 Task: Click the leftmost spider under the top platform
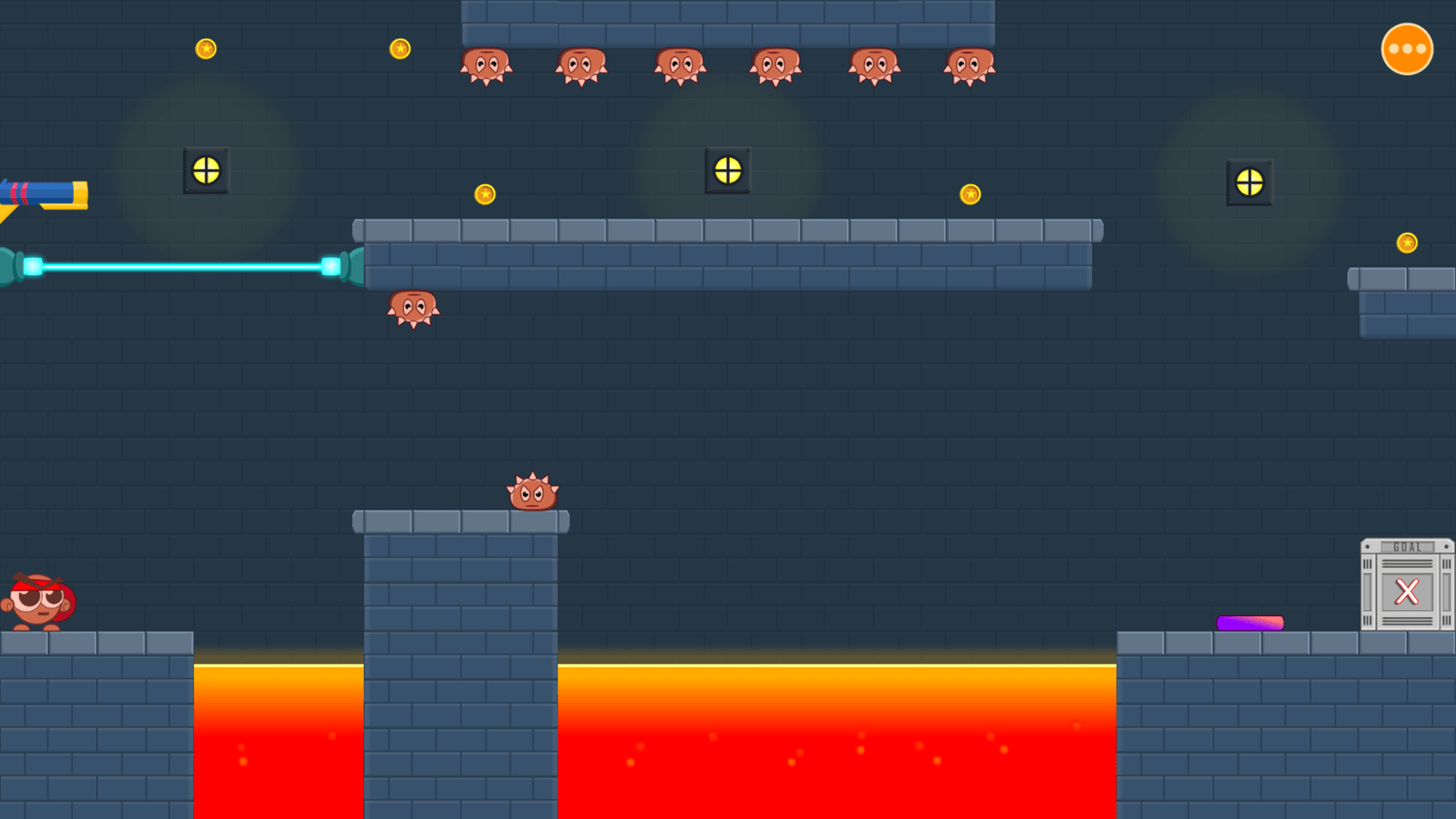coord(488,65)
